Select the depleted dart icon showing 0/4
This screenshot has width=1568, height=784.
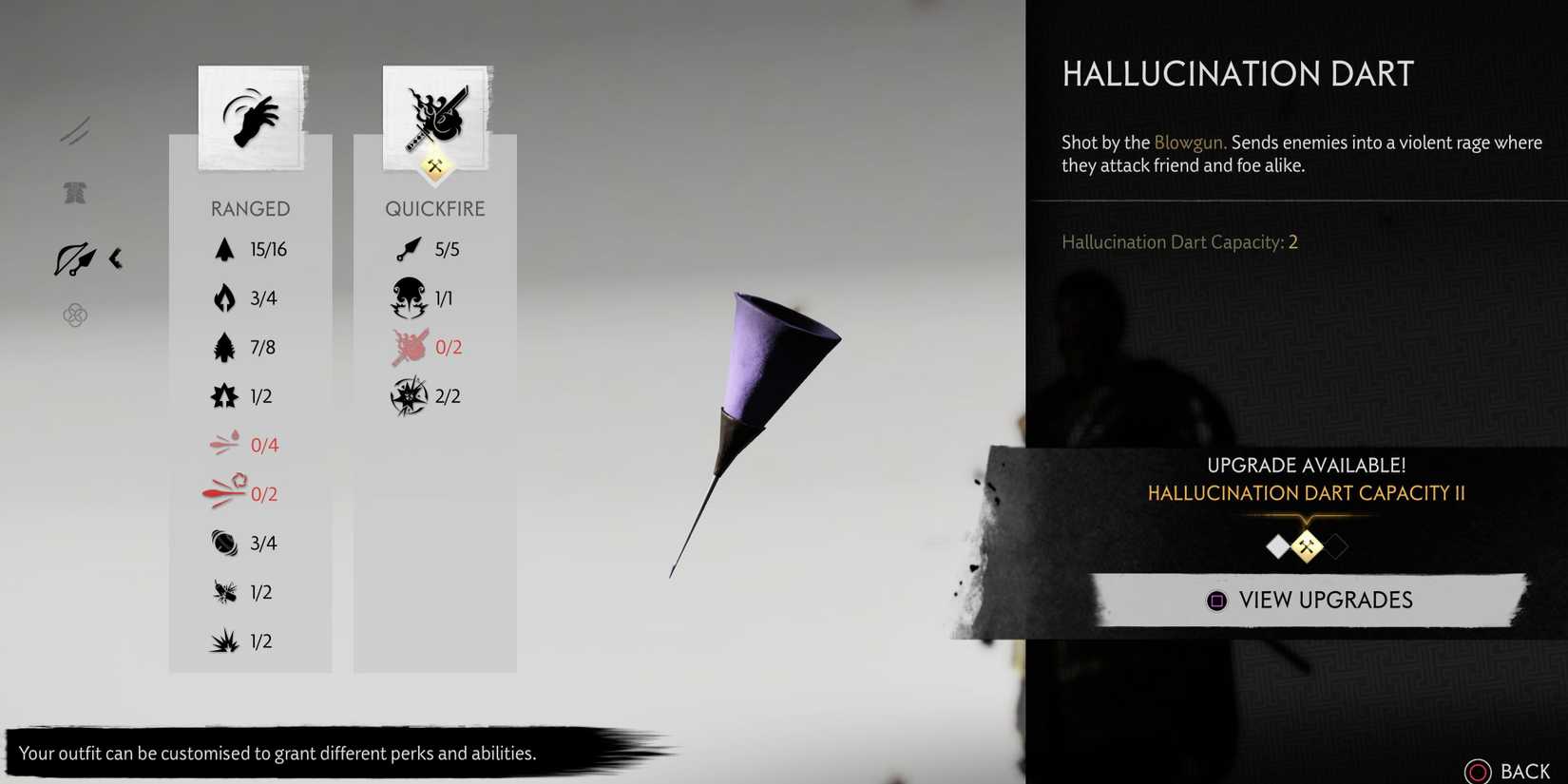(226, 443)
